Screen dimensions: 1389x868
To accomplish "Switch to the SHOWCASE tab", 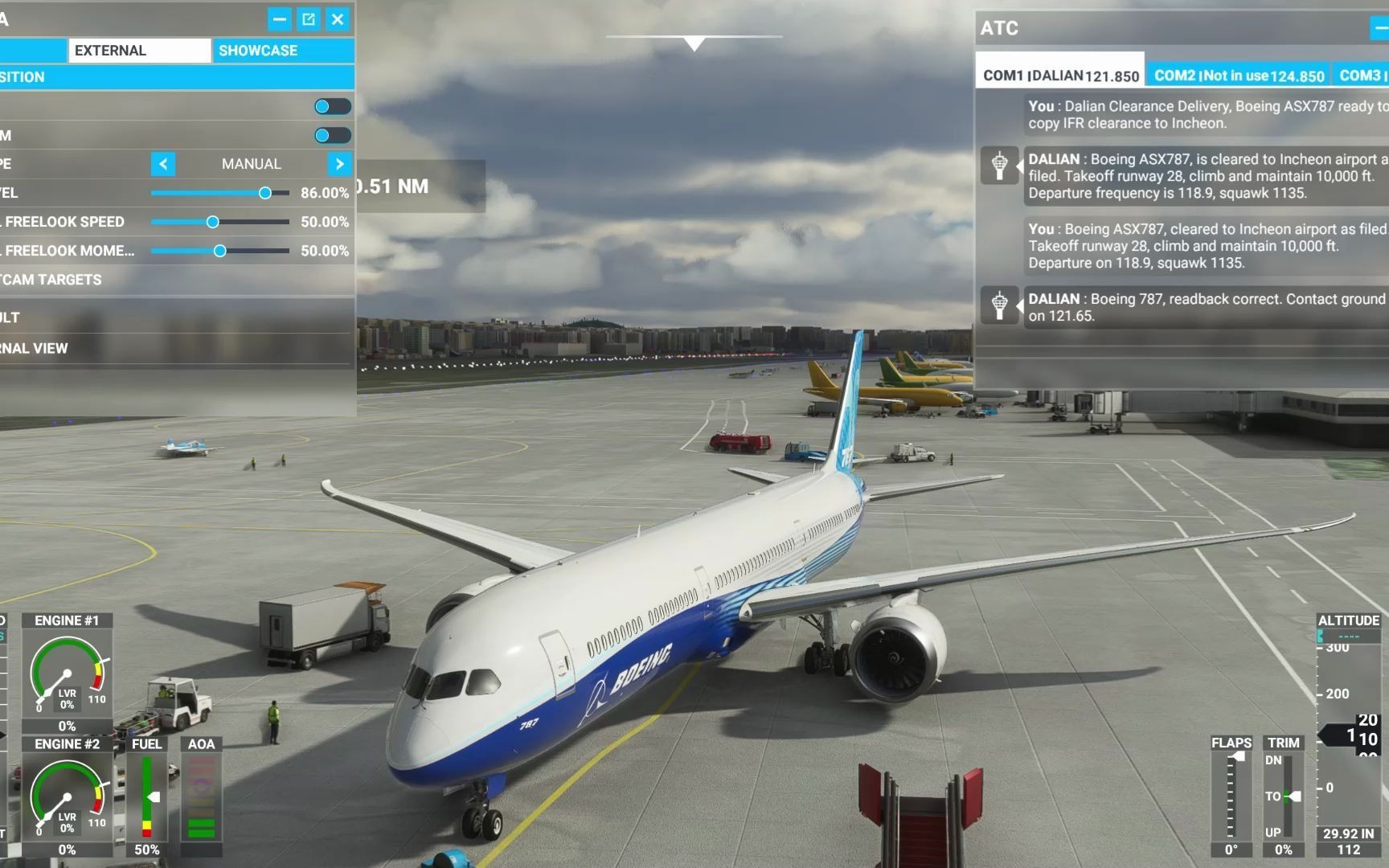I will click(258, 50).
